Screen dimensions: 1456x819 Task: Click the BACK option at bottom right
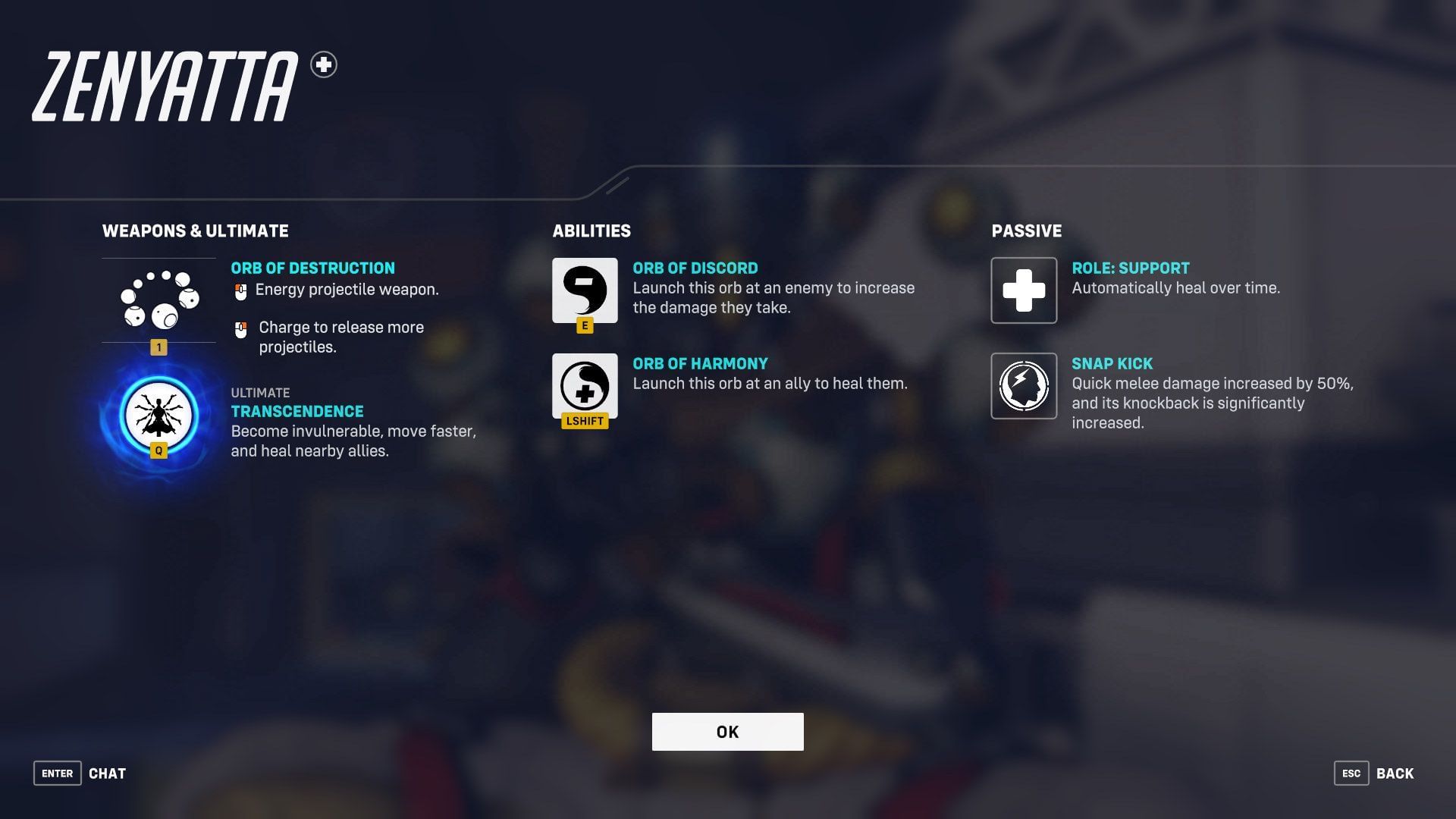tap(1394, 773)
